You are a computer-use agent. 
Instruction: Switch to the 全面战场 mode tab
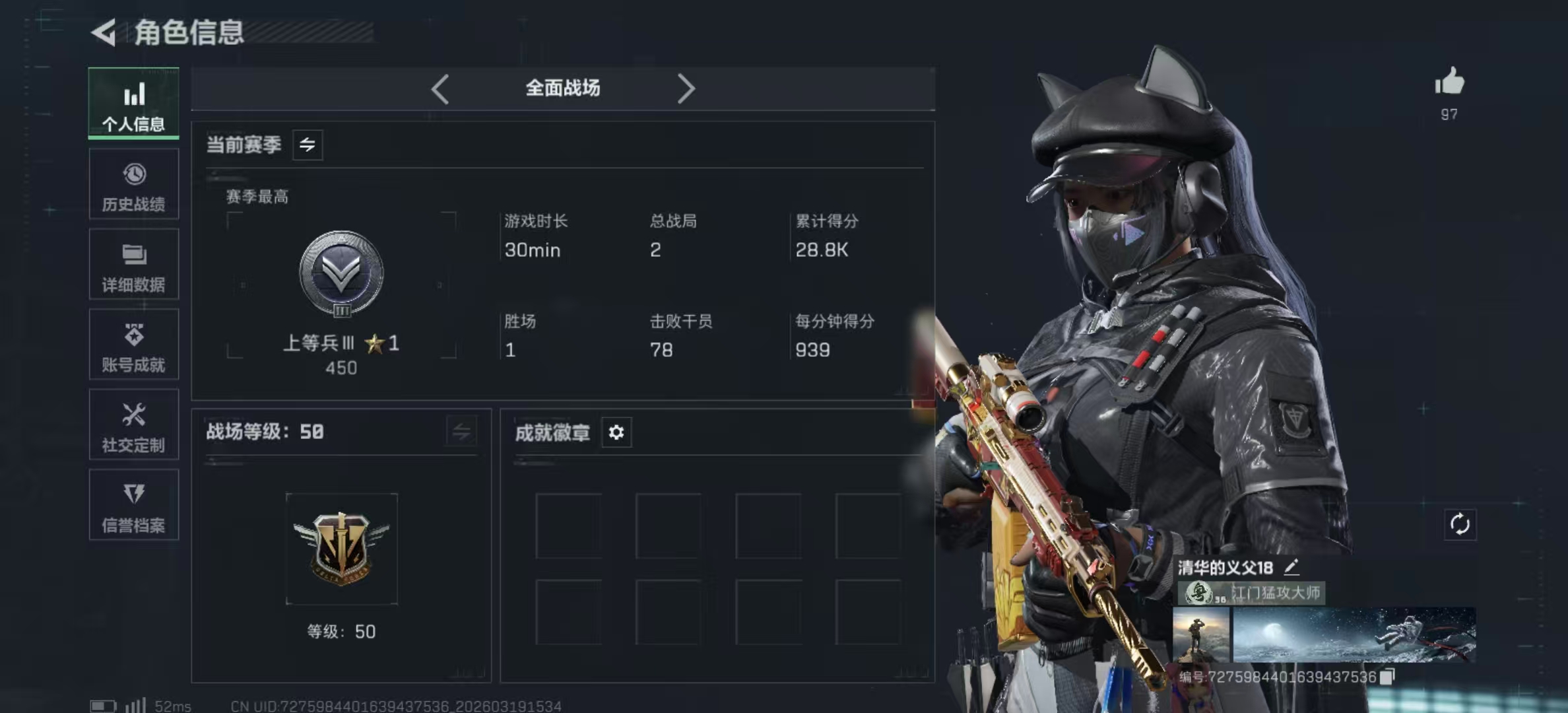(x=563, y=88)
